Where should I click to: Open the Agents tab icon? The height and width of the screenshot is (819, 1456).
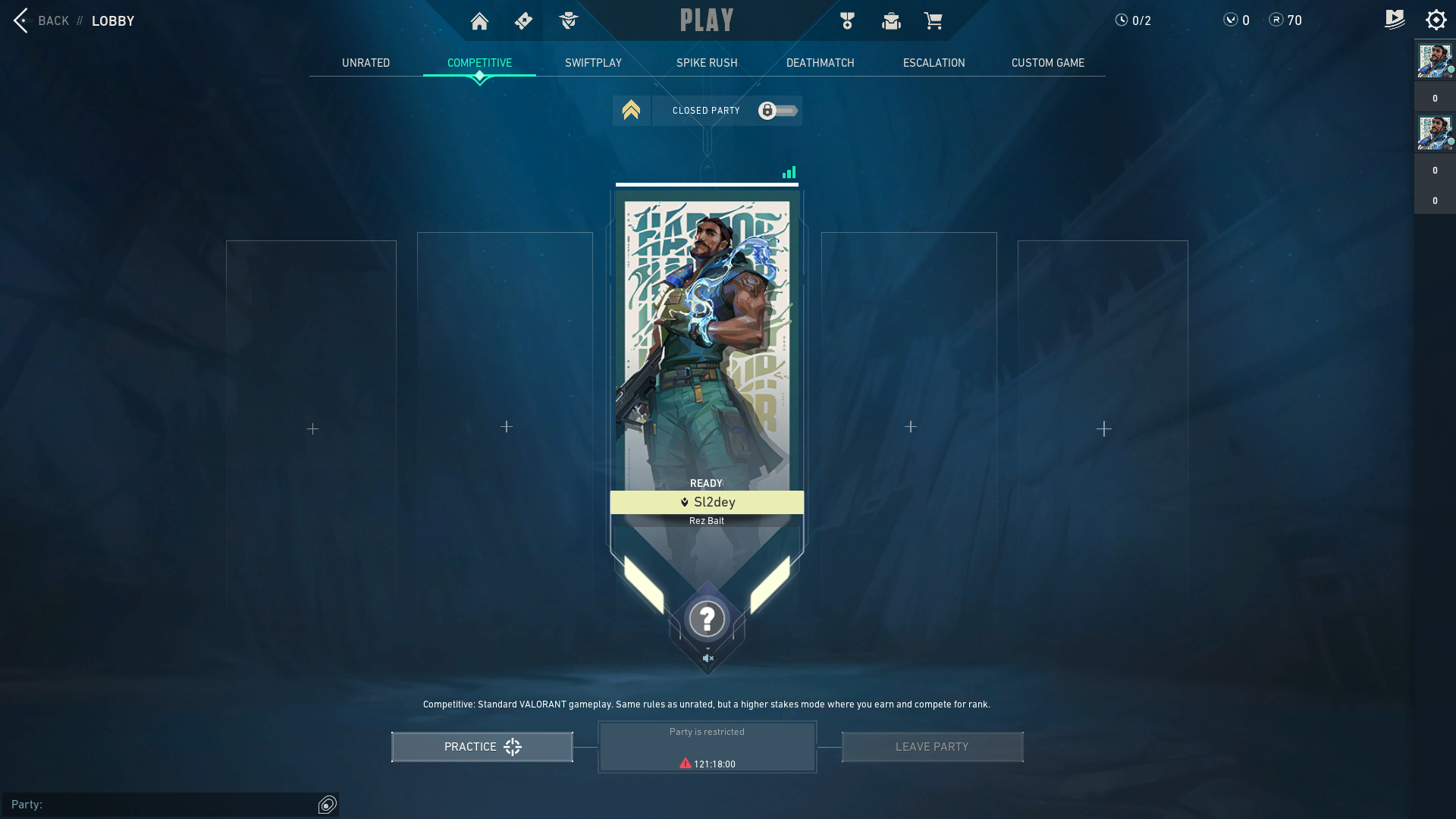pos(568,20)
